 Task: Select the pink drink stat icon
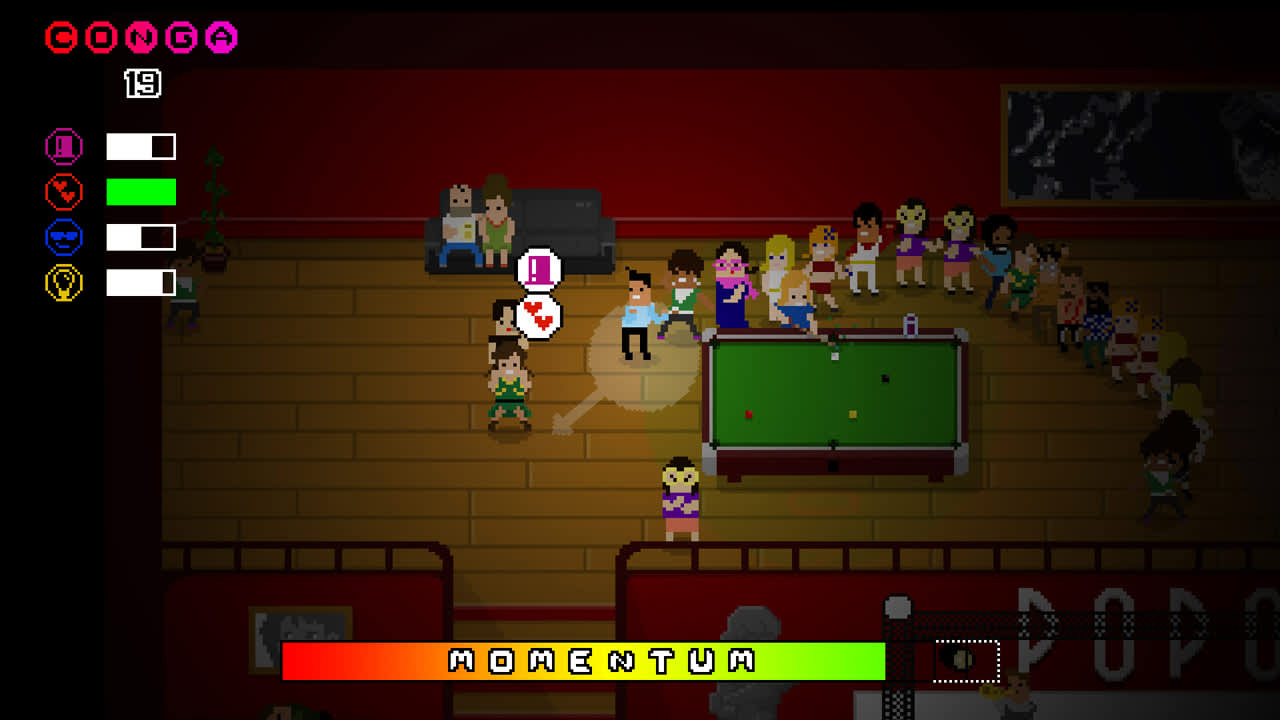pos(62,146)
